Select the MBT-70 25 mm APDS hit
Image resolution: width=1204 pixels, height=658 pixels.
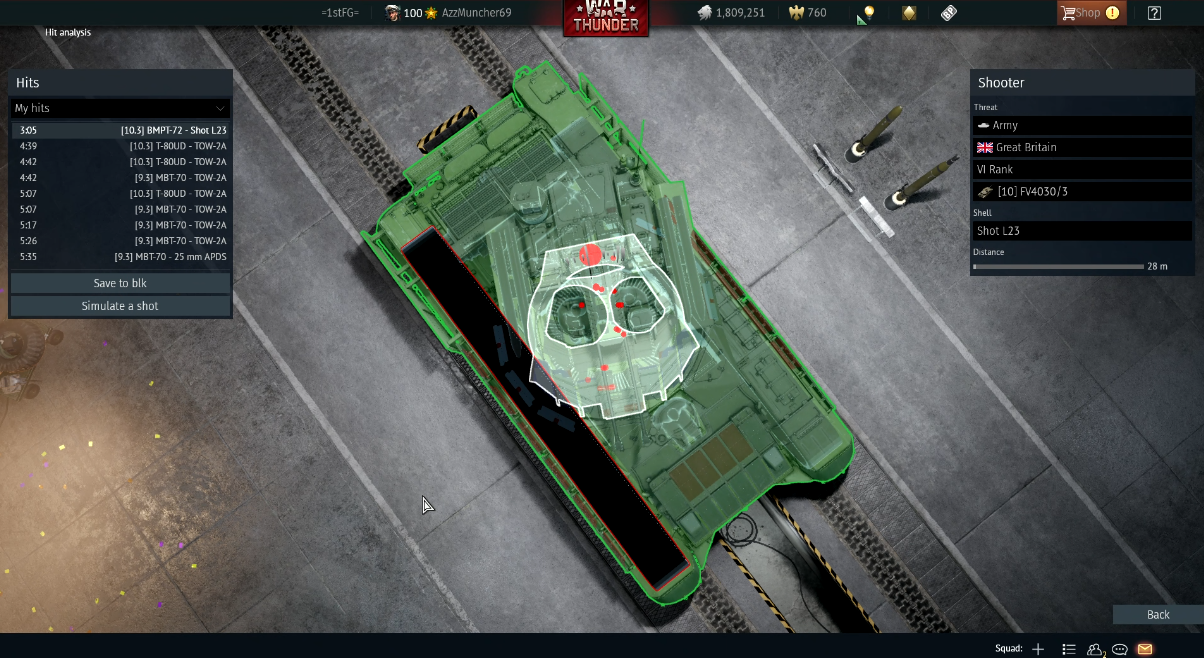[120, 257]
